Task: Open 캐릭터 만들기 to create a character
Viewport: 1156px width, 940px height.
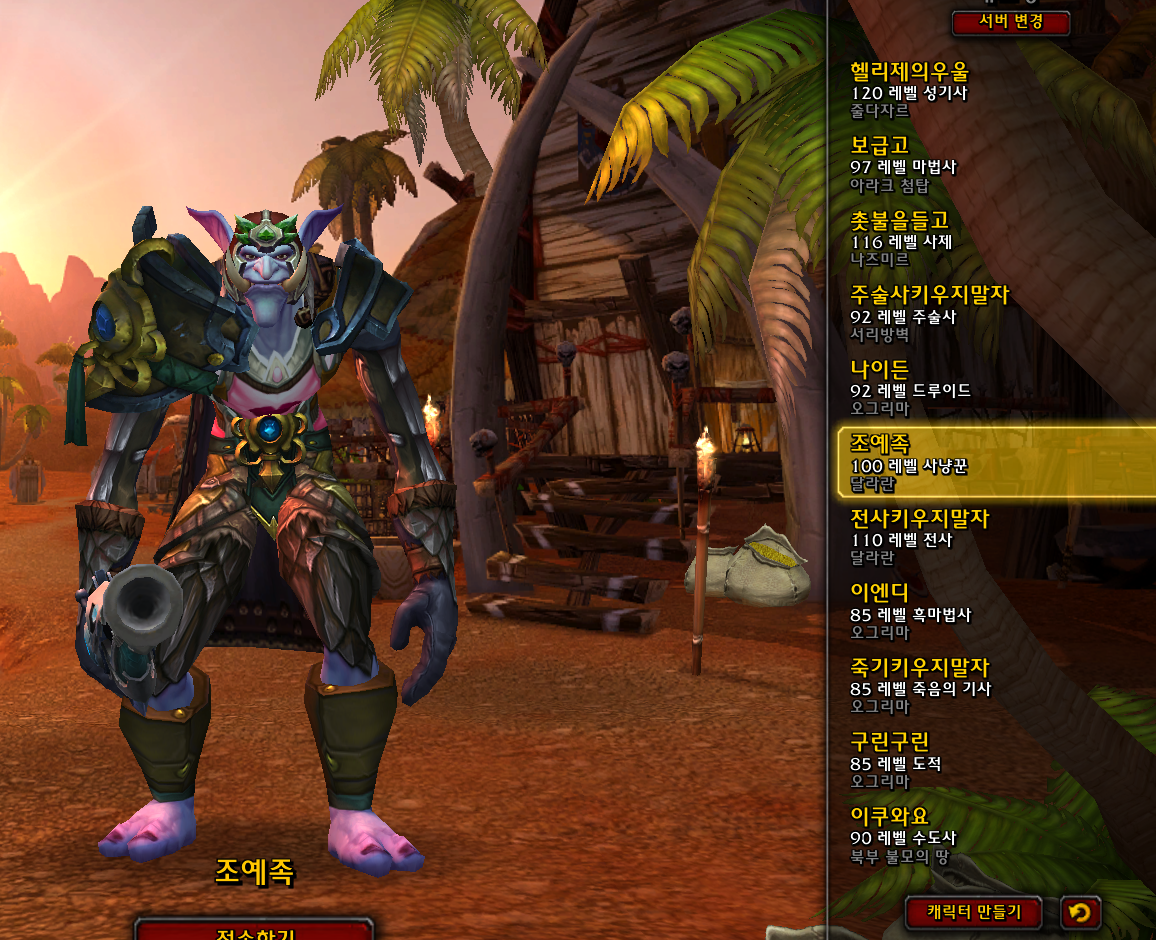Action: [973, 912]
